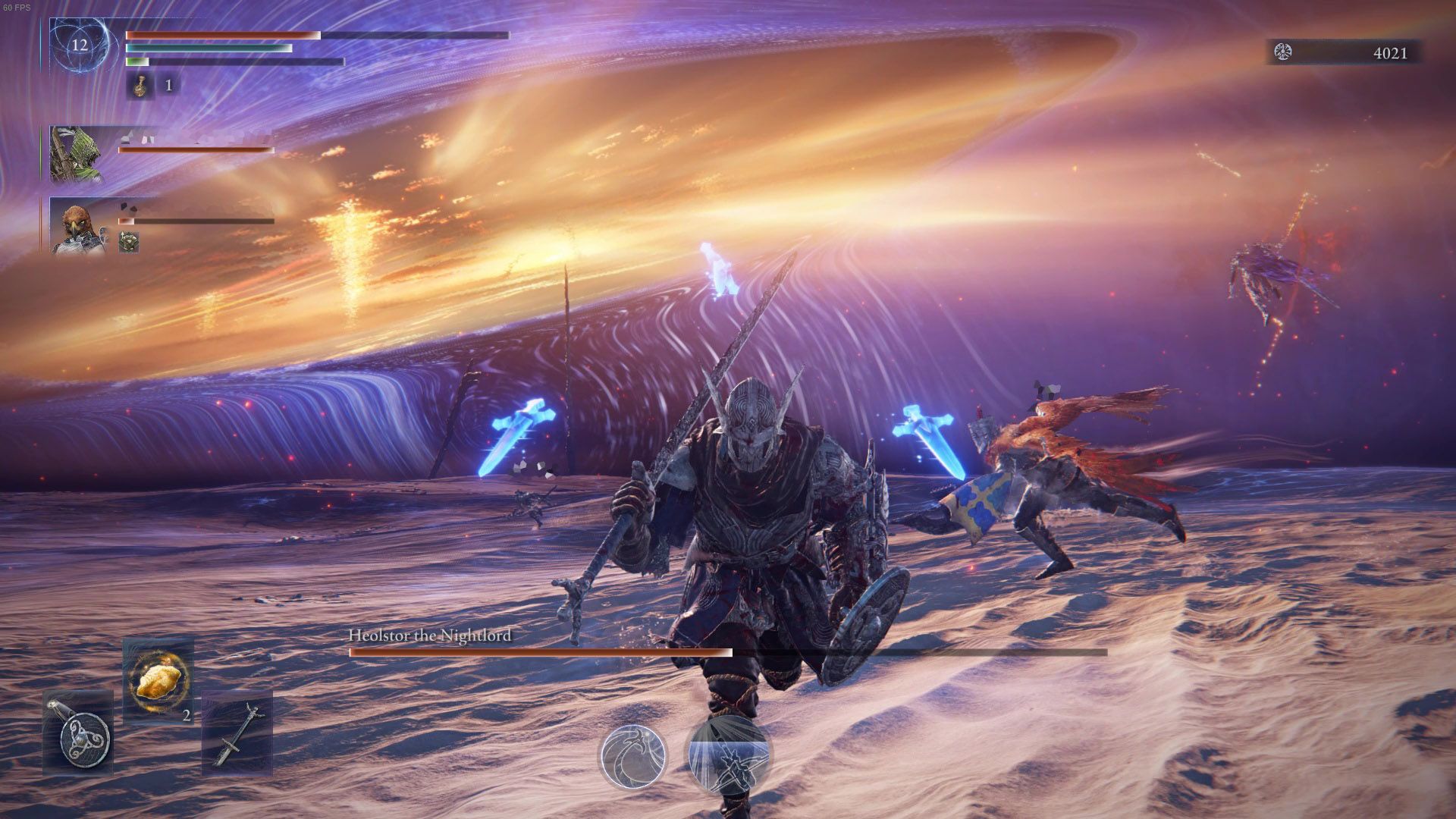Click the runes currency icon
Viewport: 1456px width, 819px height.
click(1284, 52)
